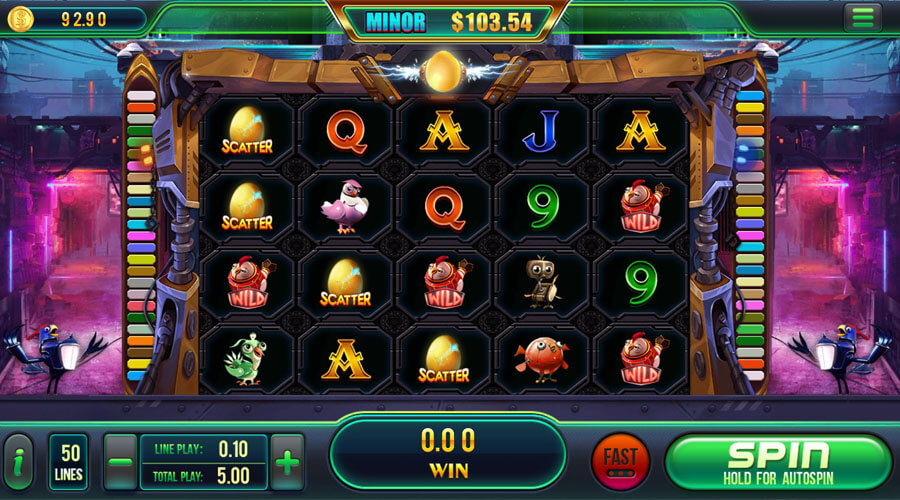The height and width of the screenshot is (500, 900).
Task: Open the hamburger menu
Action: coord(860,17)
